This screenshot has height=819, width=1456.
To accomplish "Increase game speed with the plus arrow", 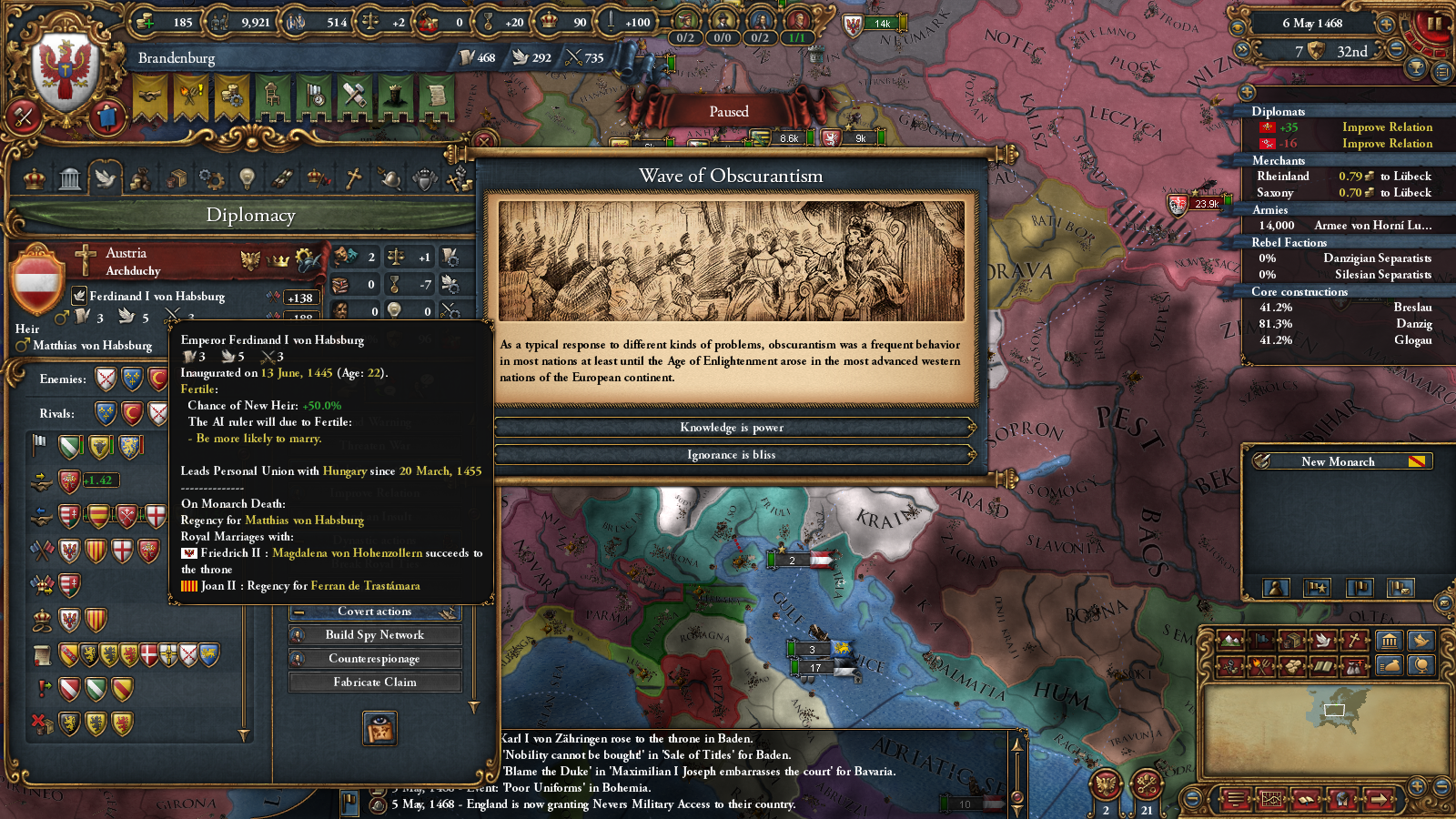I will pyautogui.click(x=1385, y=26).
